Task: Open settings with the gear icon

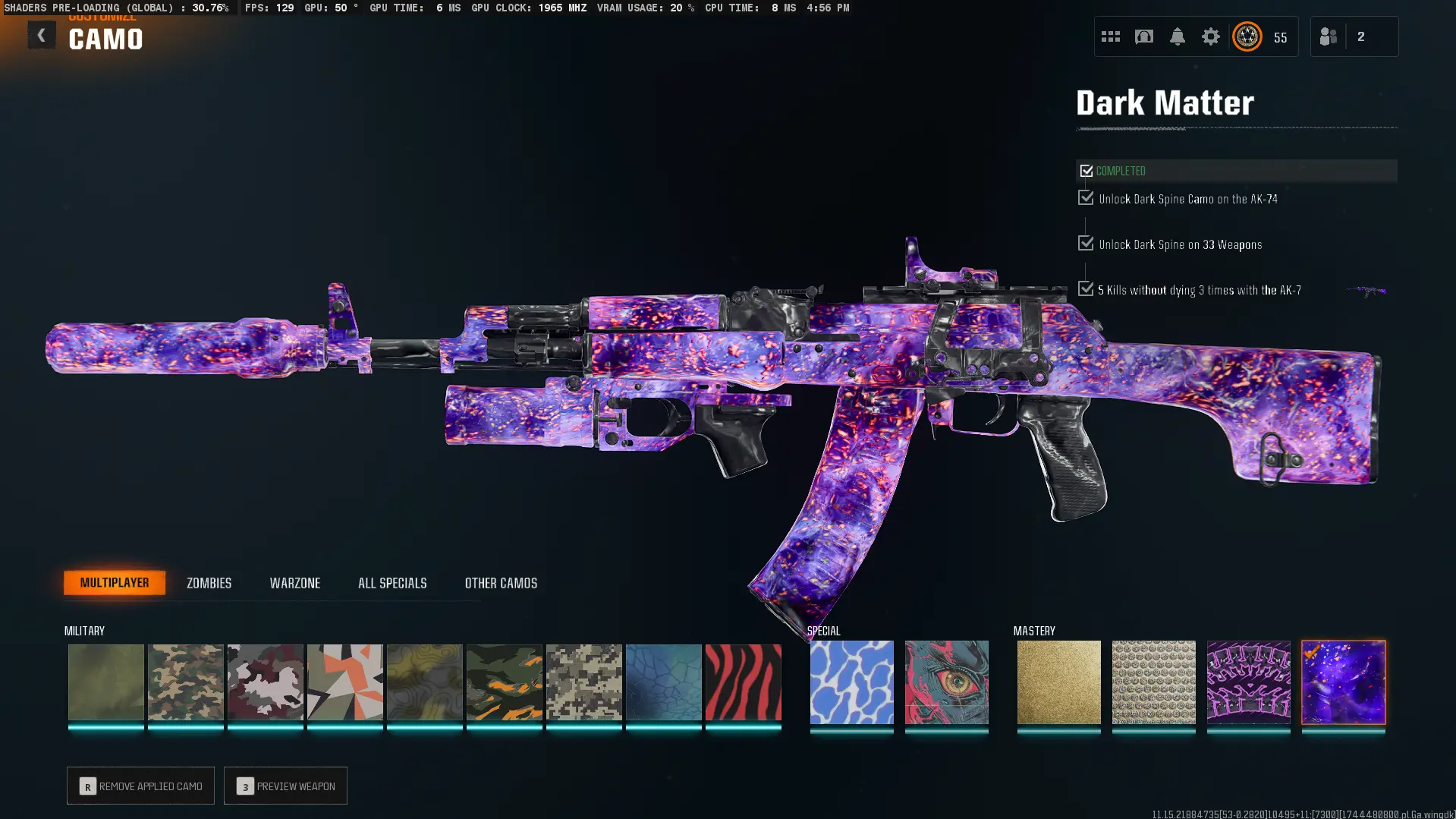Action: (x=1210, y=36)
